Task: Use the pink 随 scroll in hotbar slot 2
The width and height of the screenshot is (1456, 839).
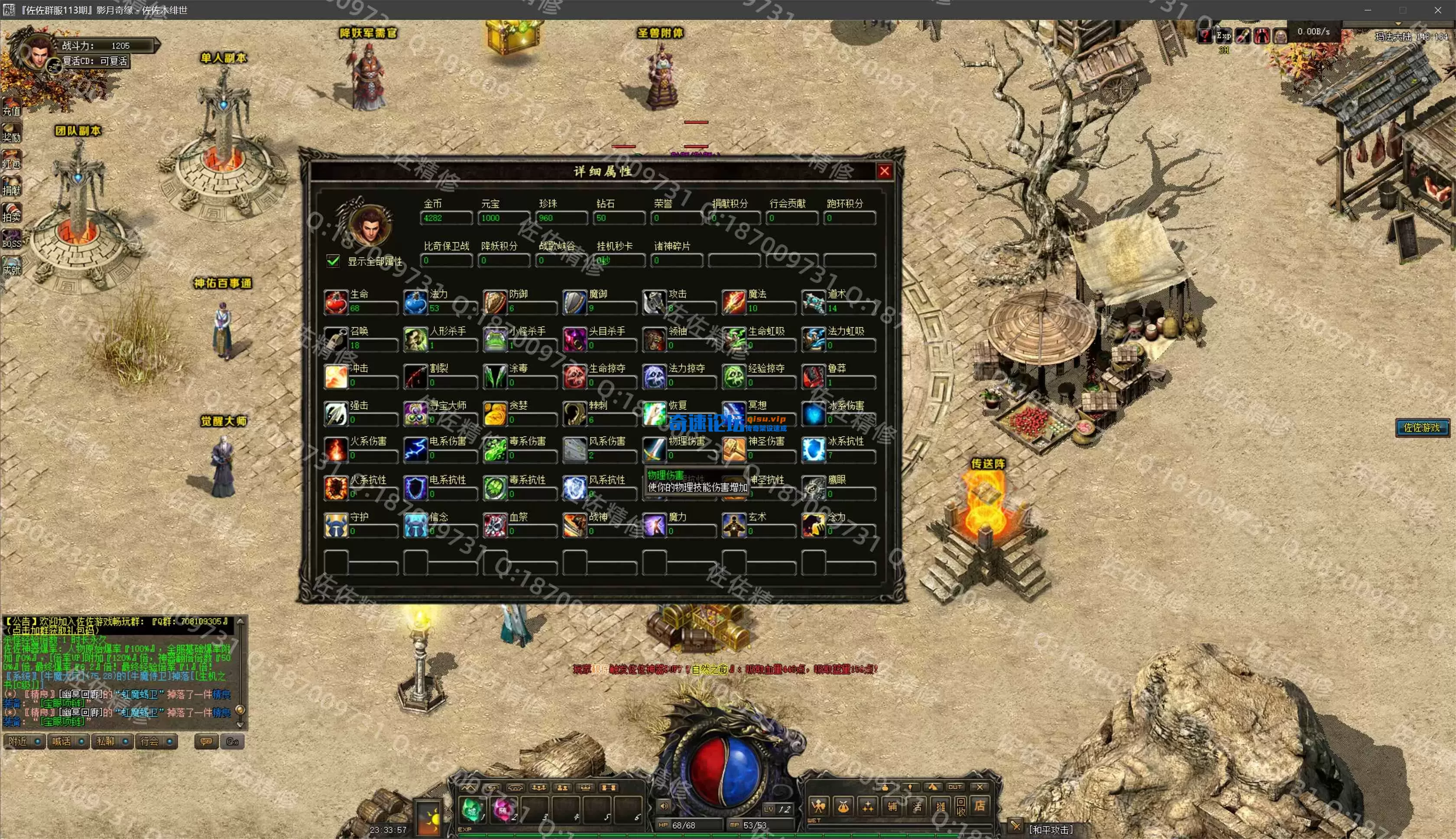Action: click(503, 810)
